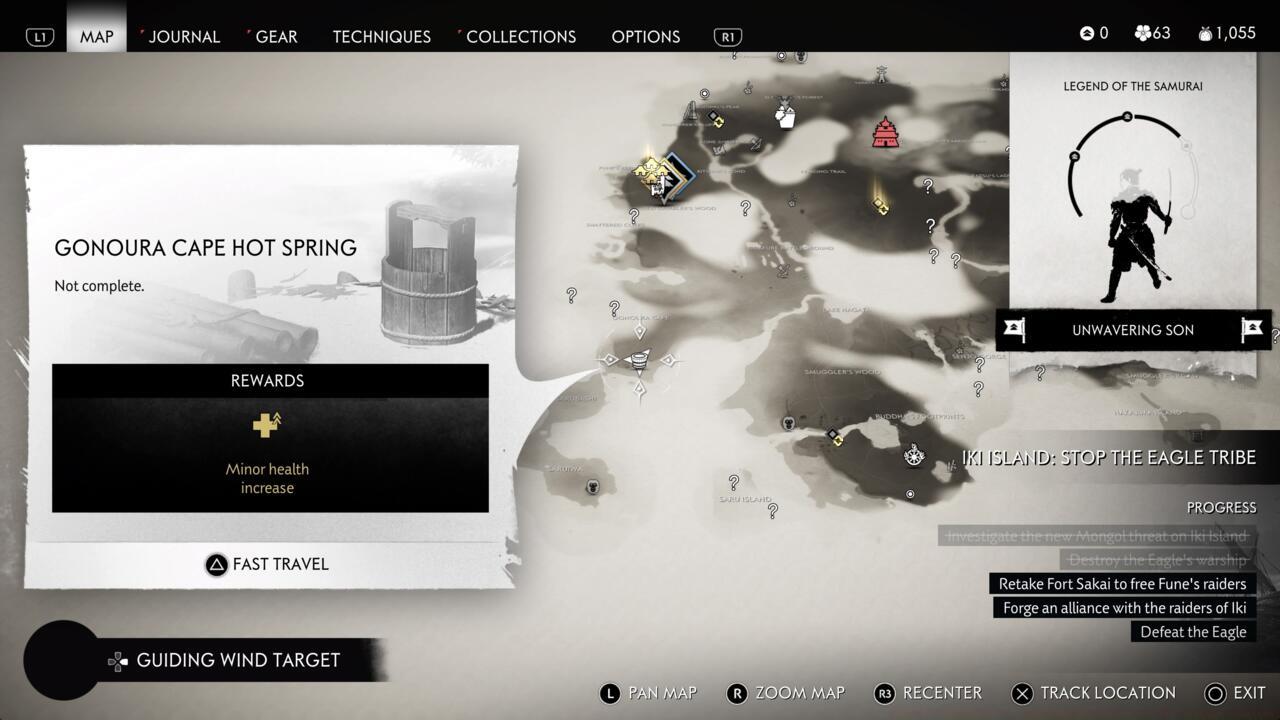Click the Guiding Wind Target label
1280x720 pixels.
click(238, 660)
